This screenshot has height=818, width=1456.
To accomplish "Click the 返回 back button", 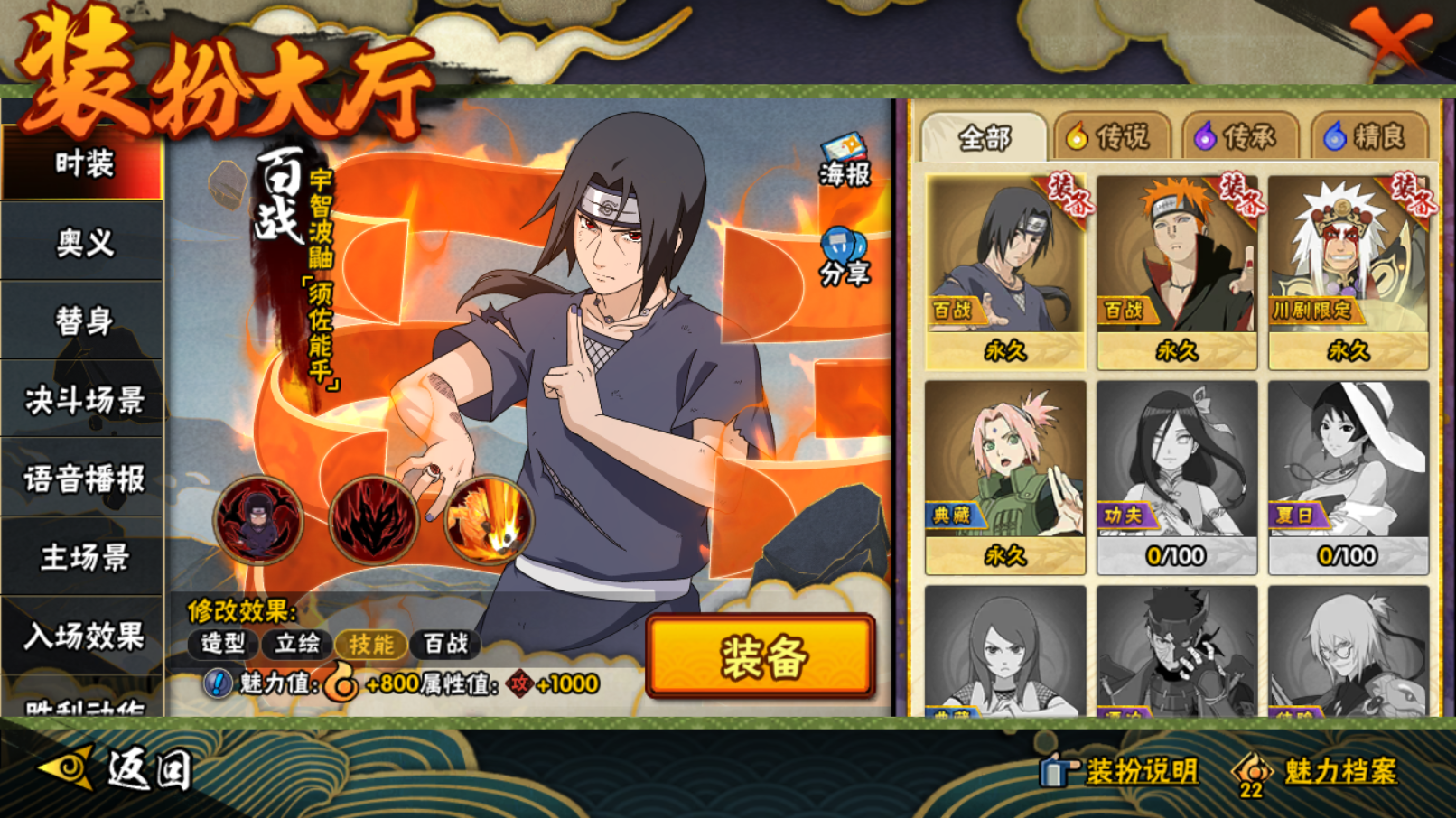I will (117, 770).
